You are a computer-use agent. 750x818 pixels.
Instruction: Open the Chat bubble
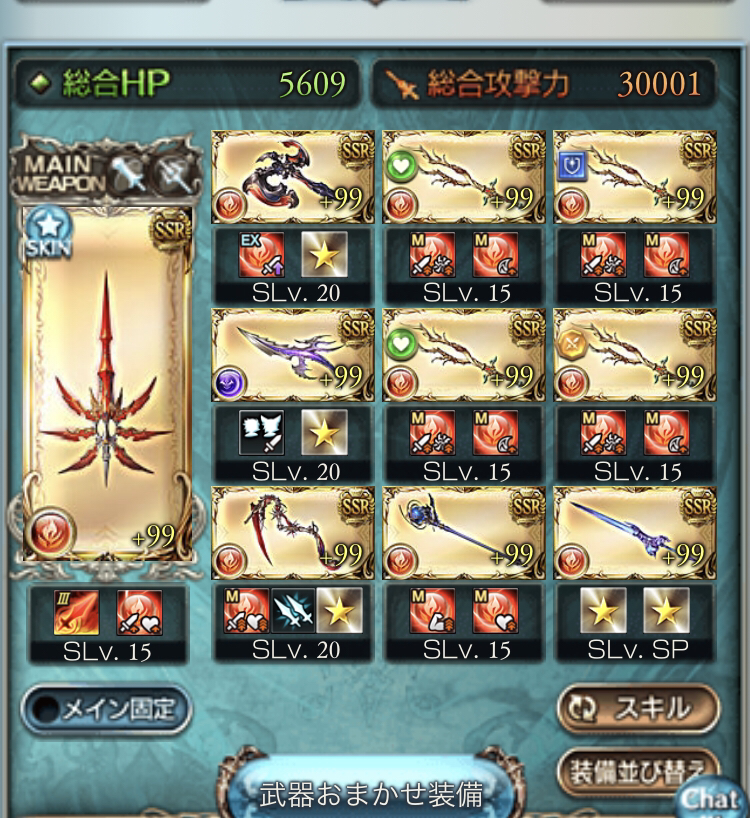712,798
